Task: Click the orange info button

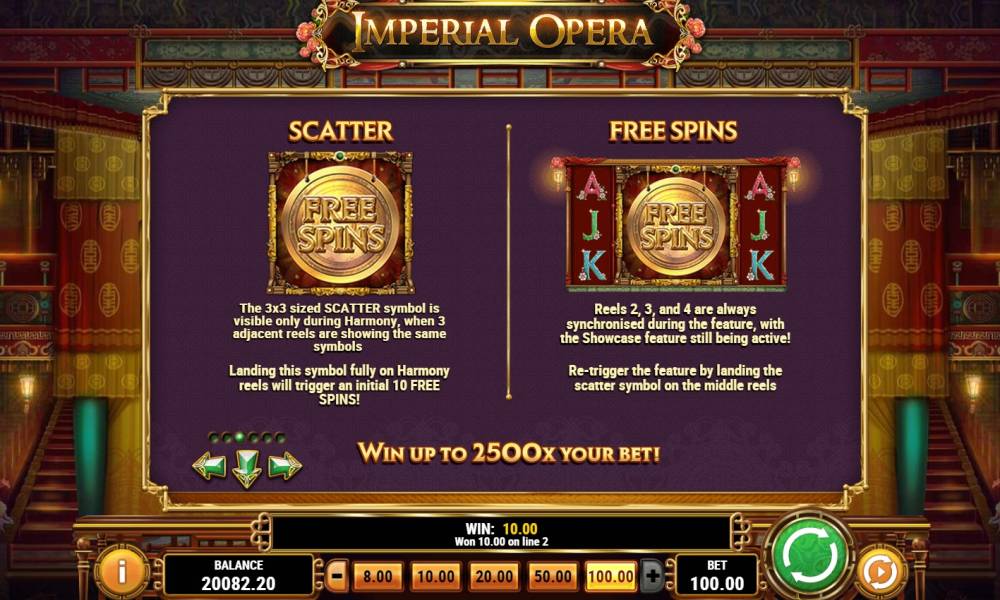Action: [122, 571]
